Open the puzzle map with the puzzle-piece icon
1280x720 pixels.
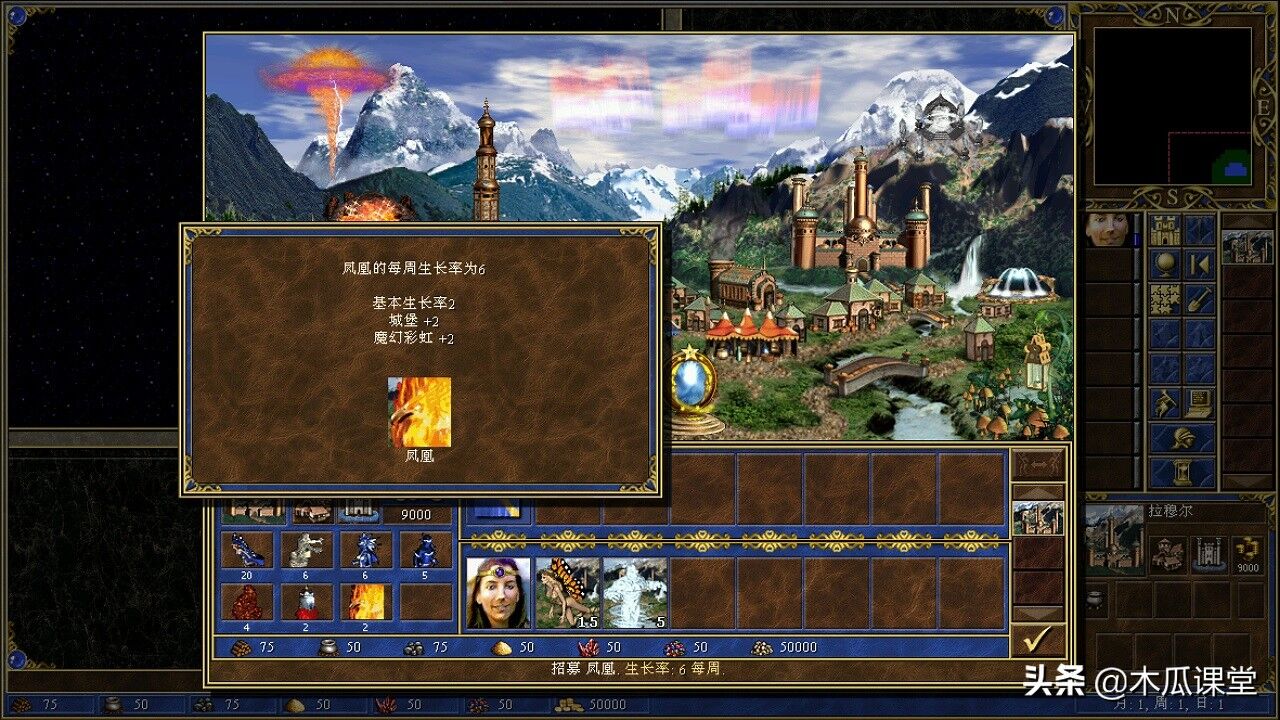point(1165,300)
